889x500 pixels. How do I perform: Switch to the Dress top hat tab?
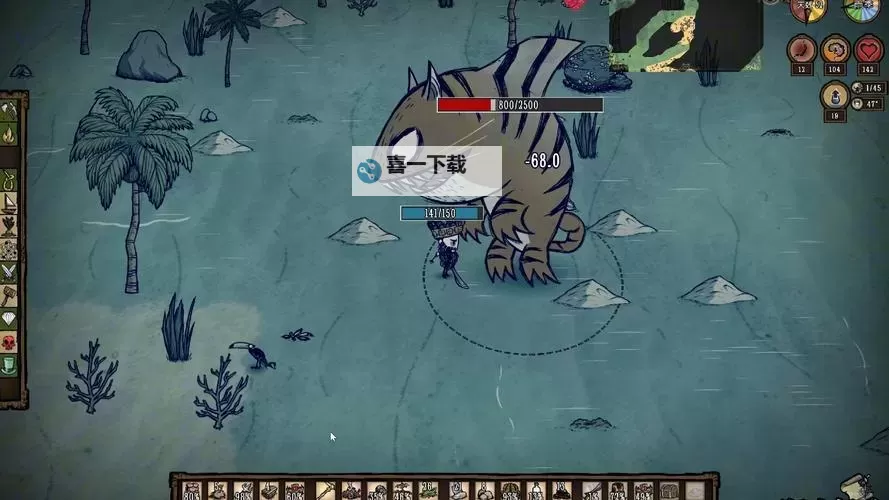point(9,366)
